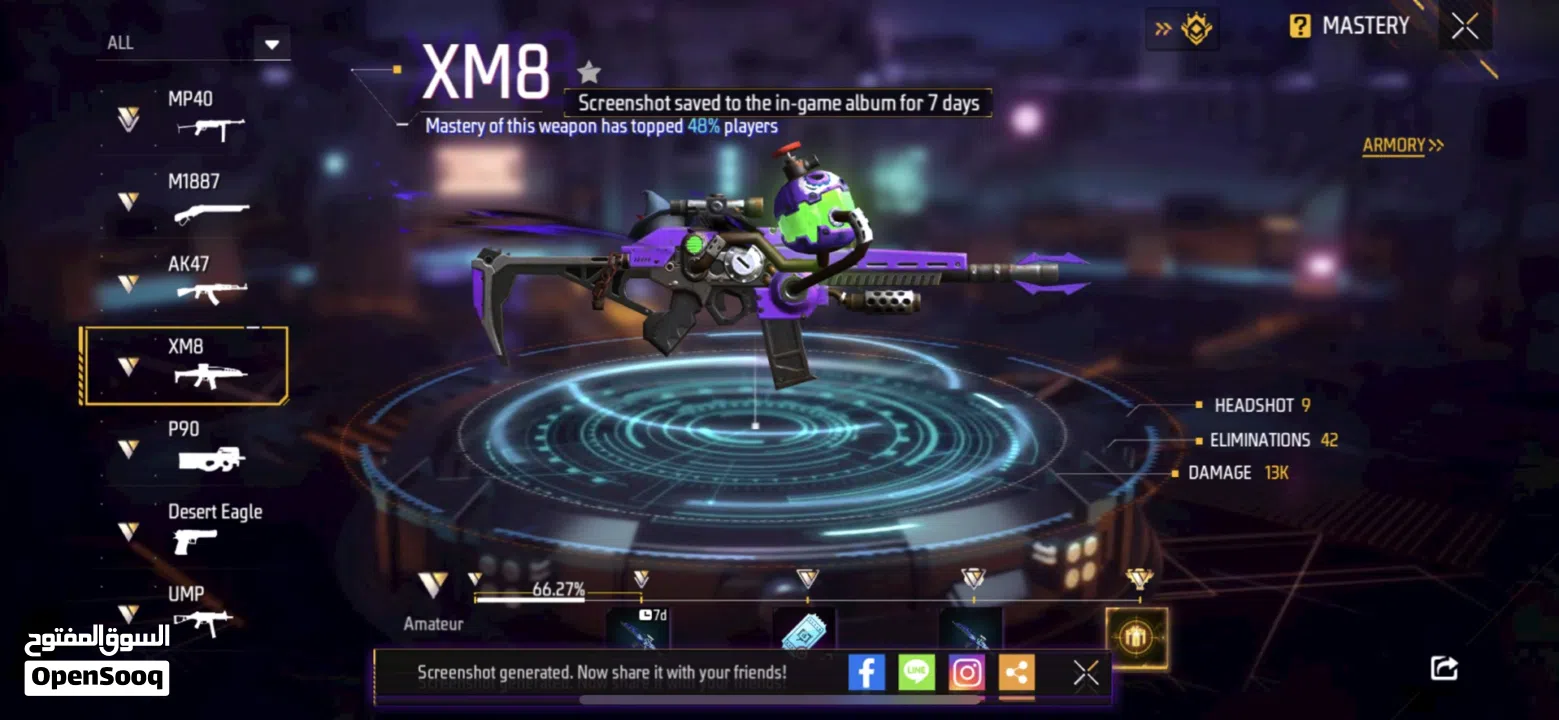Dismiss the screenshot share bar
Image resolution: width=1559 pixels, height=720 pixels.
1086,673
